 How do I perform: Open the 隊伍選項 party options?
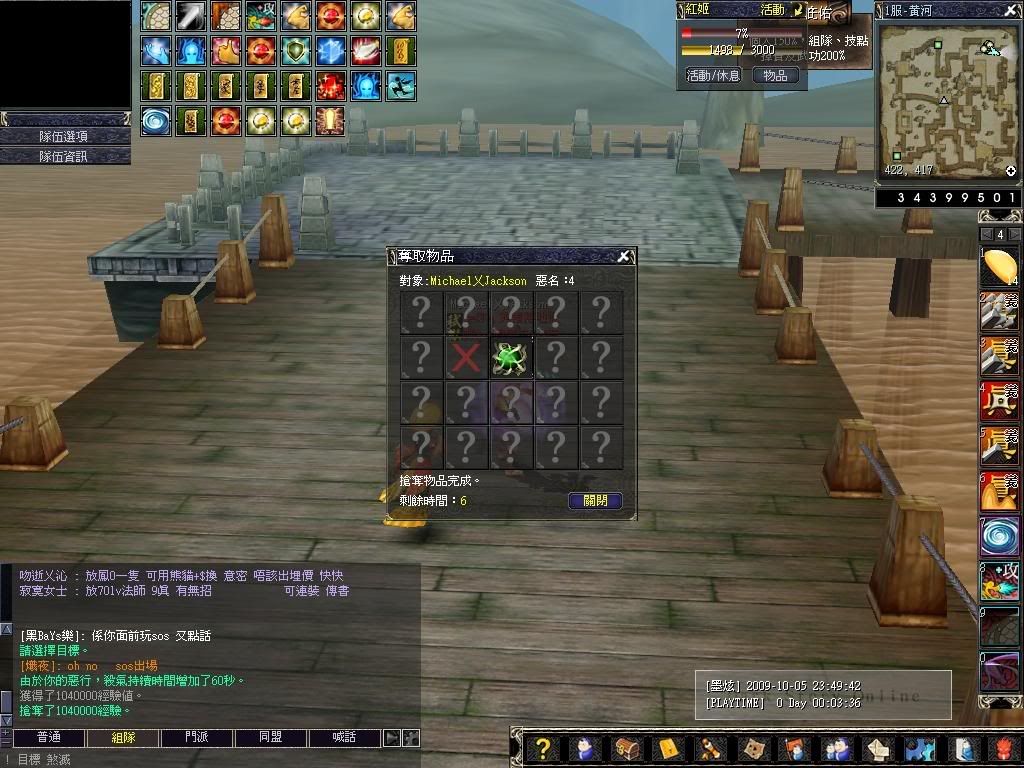65,136
